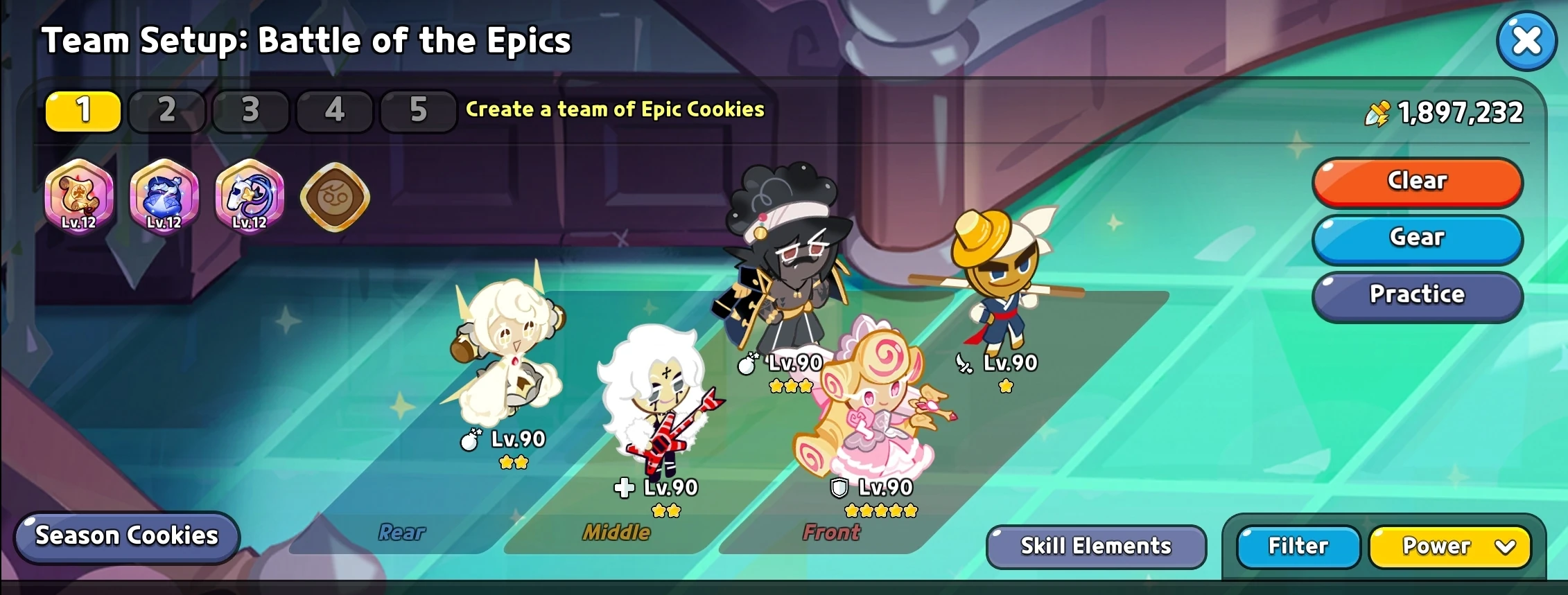The image size is (1568, 595).
Task: Tap the empty fourth treasure slot
Action: 333,196
